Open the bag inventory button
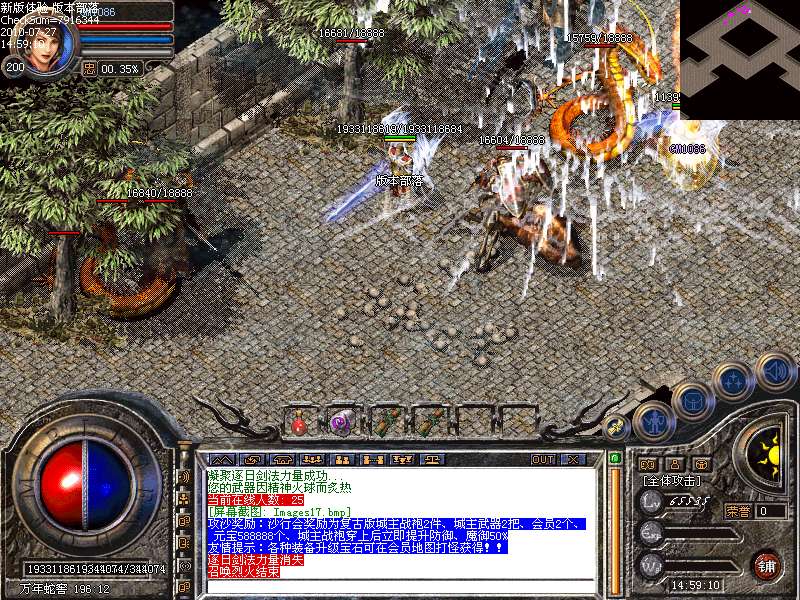Screen dimensions: 800x600 (x=692, y=399)
